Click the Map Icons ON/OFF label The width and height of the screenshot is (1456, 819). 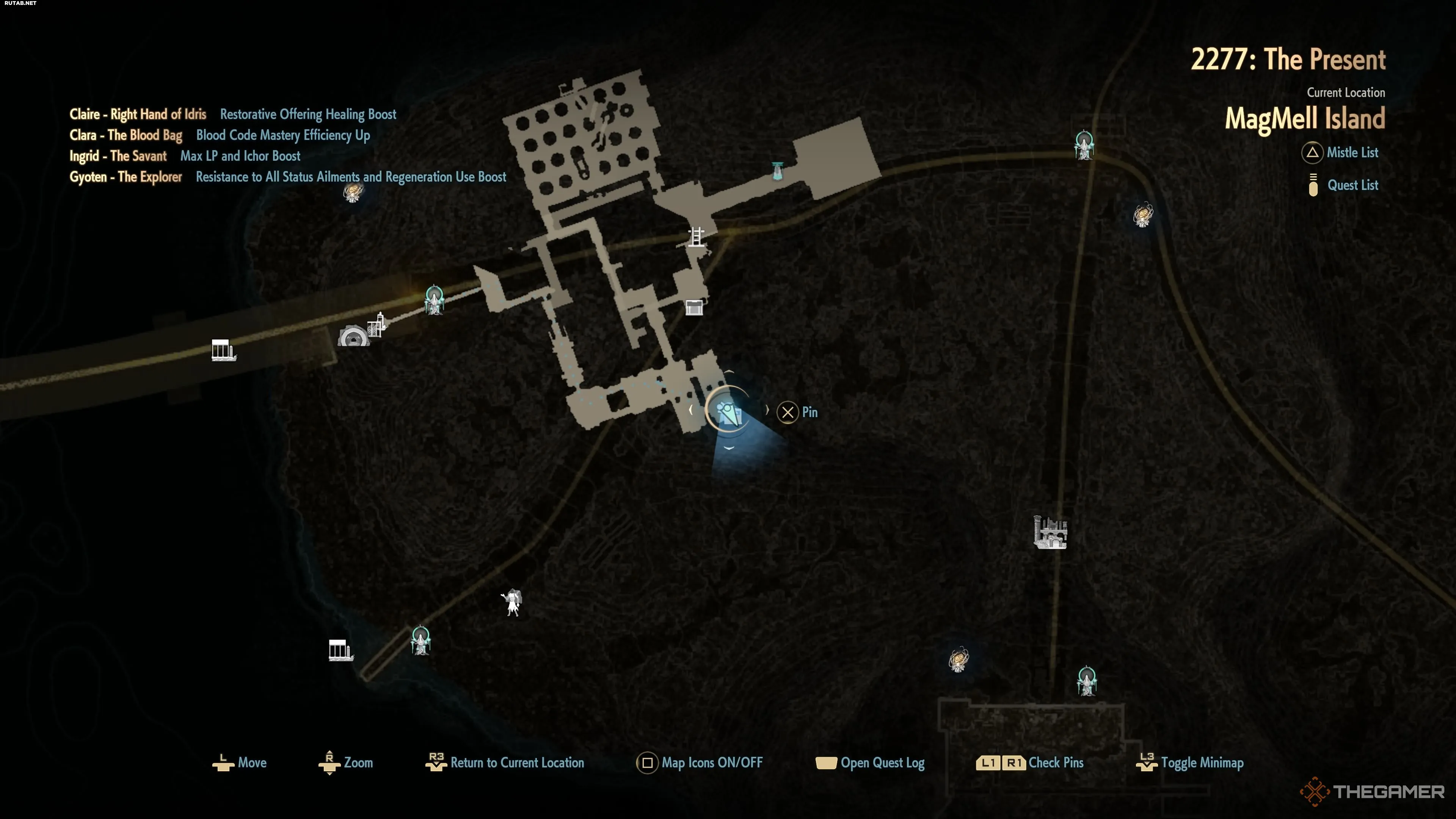(712, 763)
